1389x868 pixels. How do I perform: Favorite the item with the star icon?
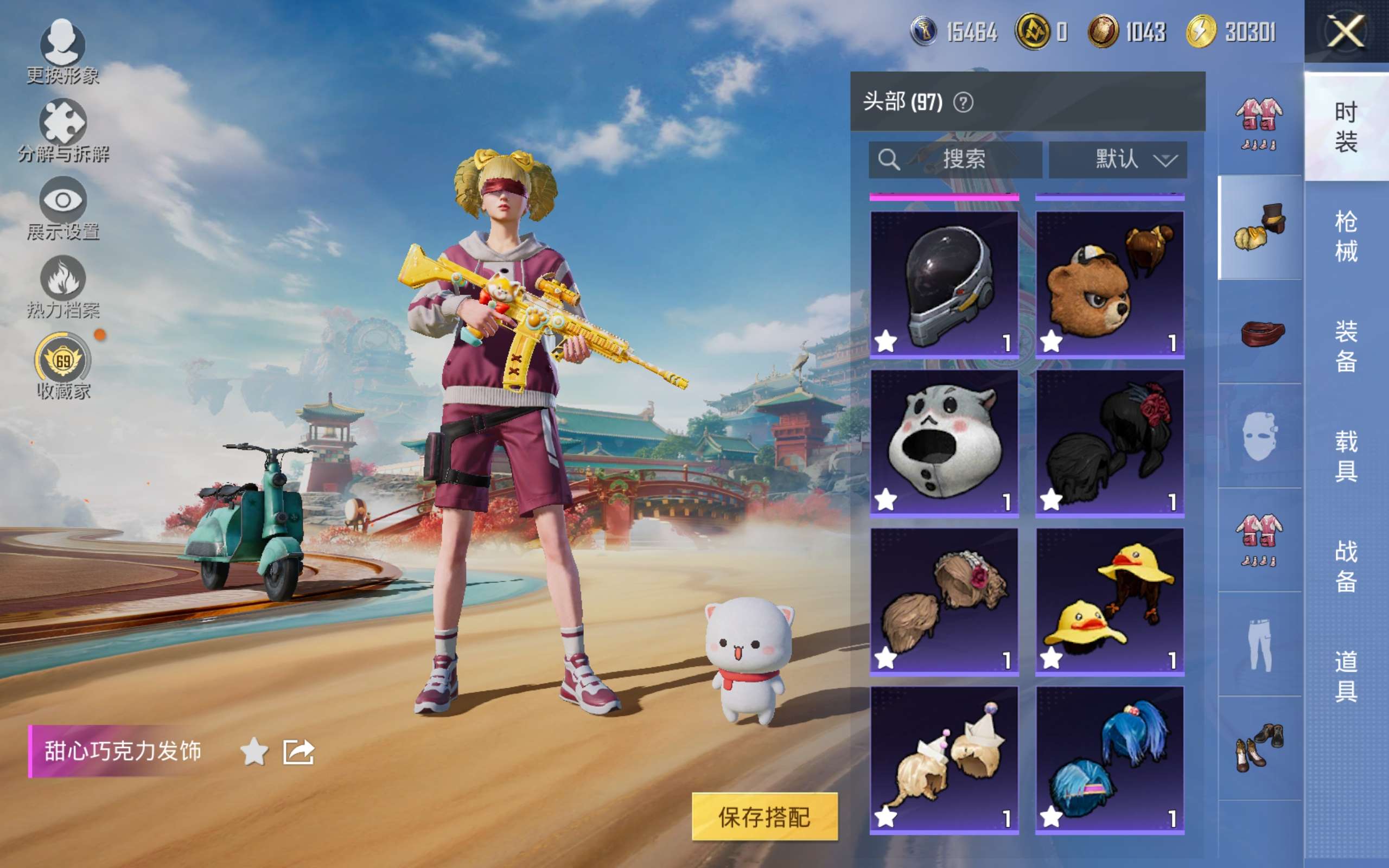click(x=254, y=751)
